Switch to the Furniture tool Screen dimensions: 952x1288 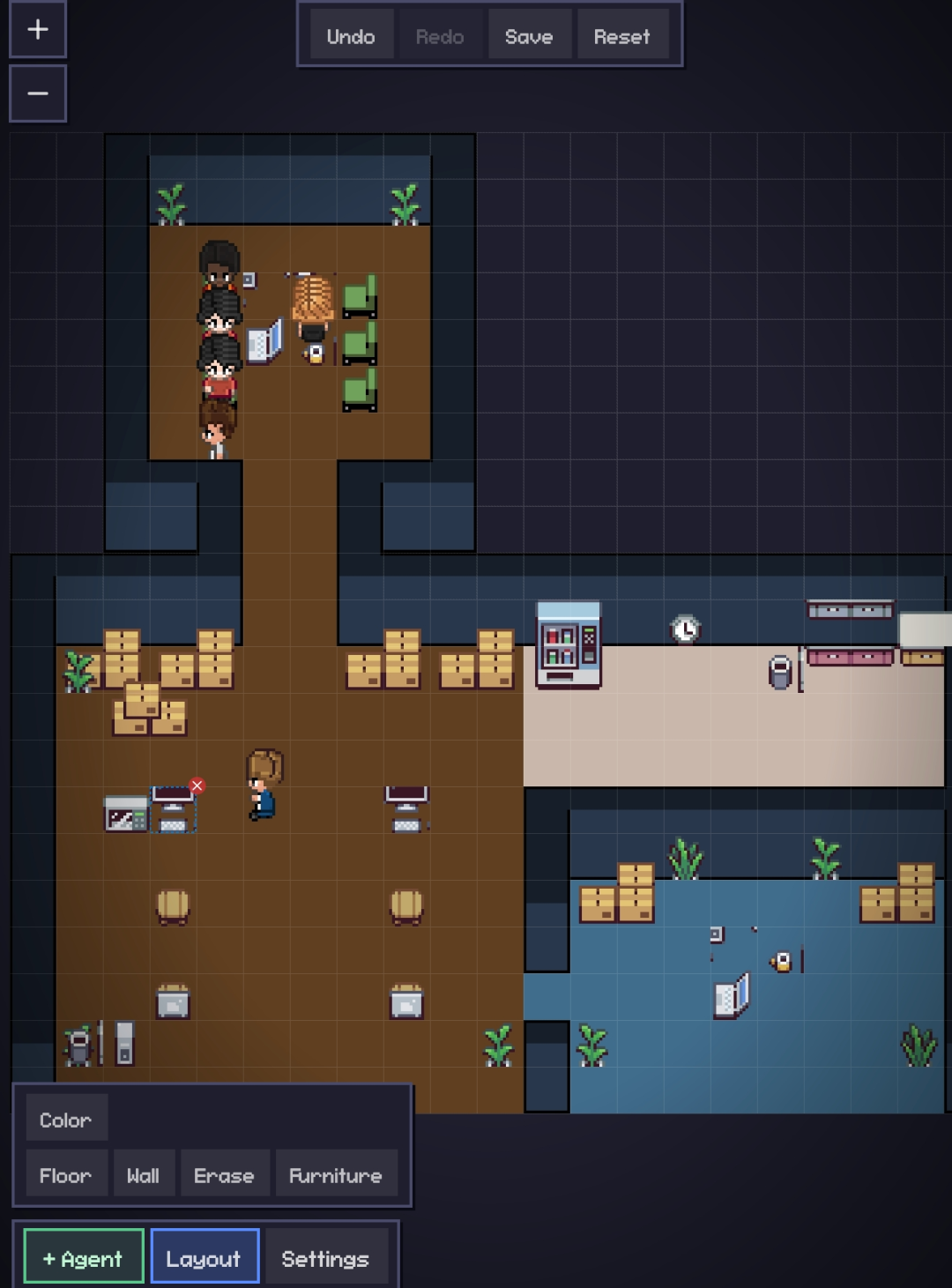[x=336, y=1175]
